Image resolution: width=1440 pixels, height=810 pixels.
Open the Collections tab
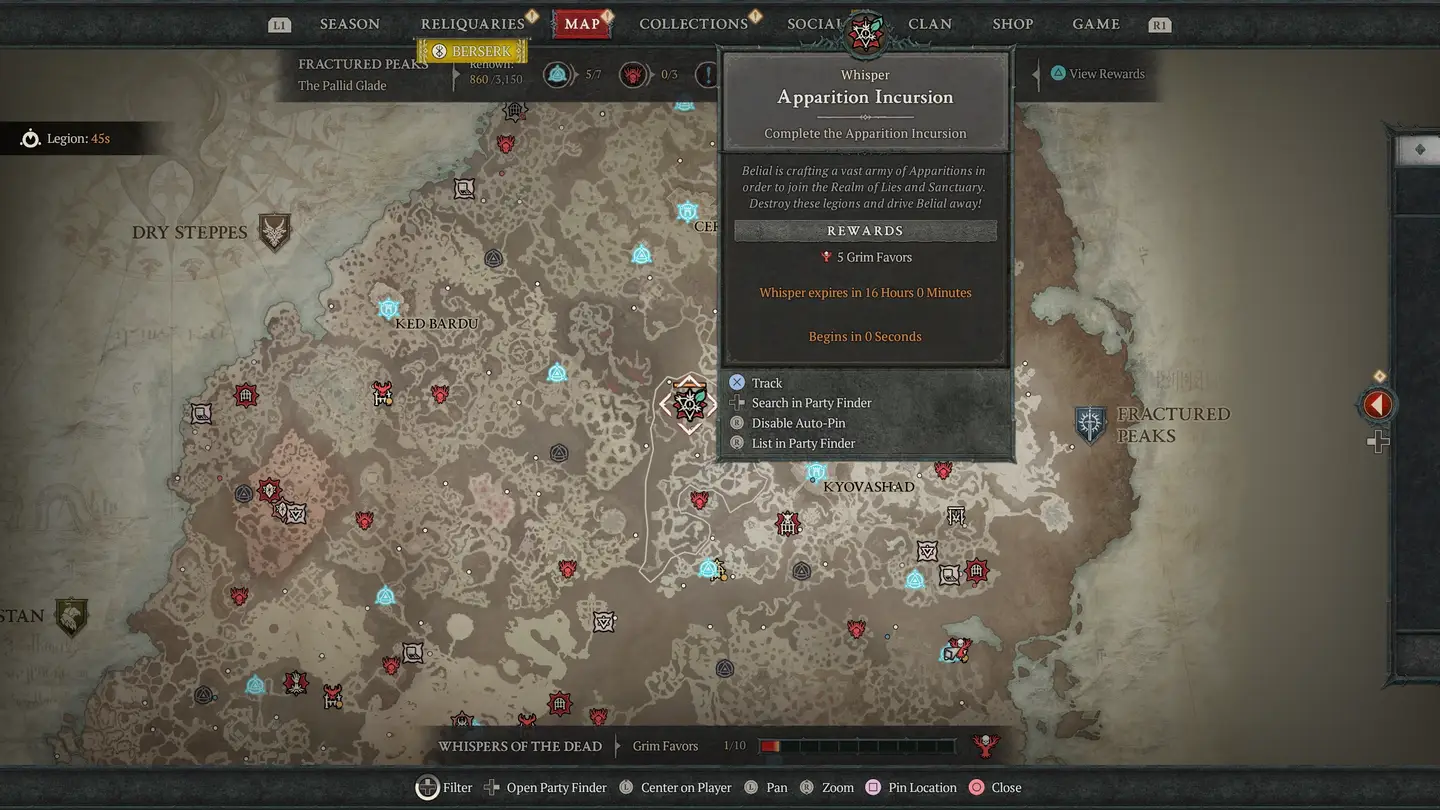click(693, 24)
